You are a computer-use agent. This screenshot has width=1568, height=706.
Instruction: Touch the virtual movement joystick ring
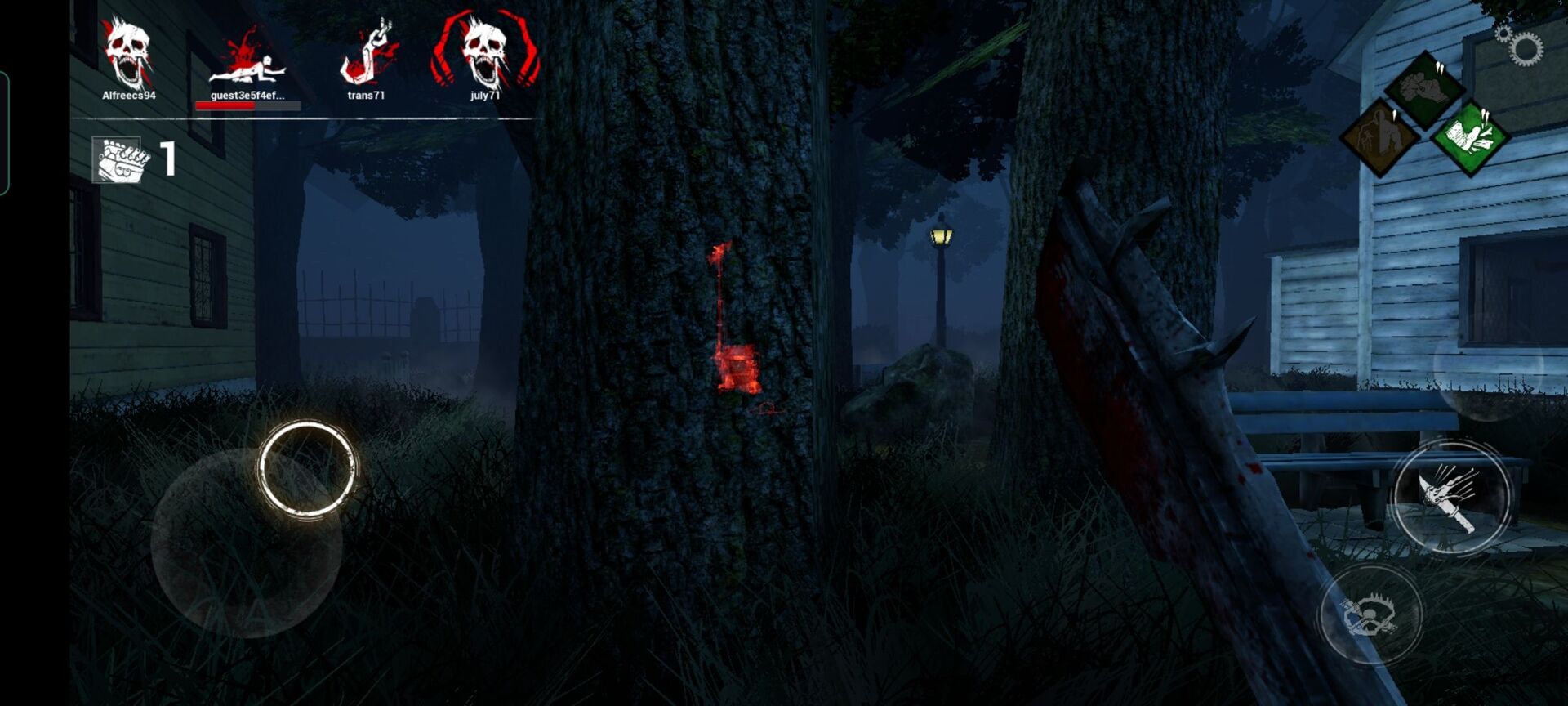307,469
